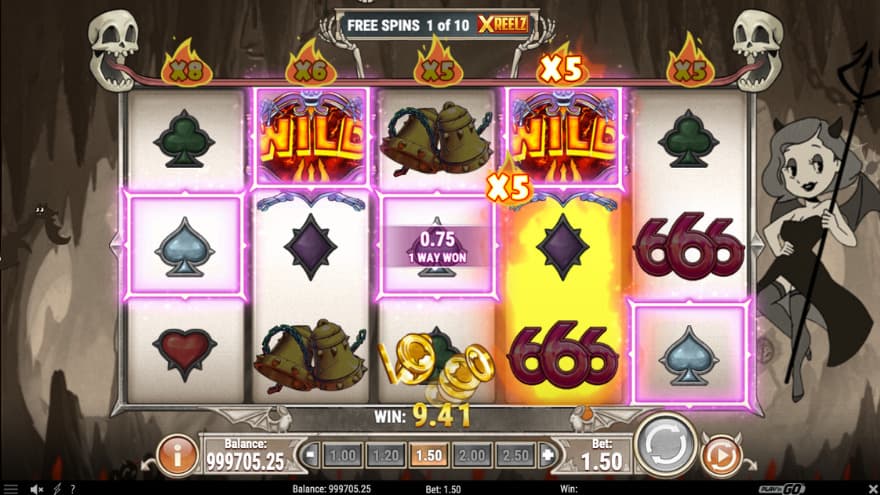Open the question mark help

tap(72, 488)
